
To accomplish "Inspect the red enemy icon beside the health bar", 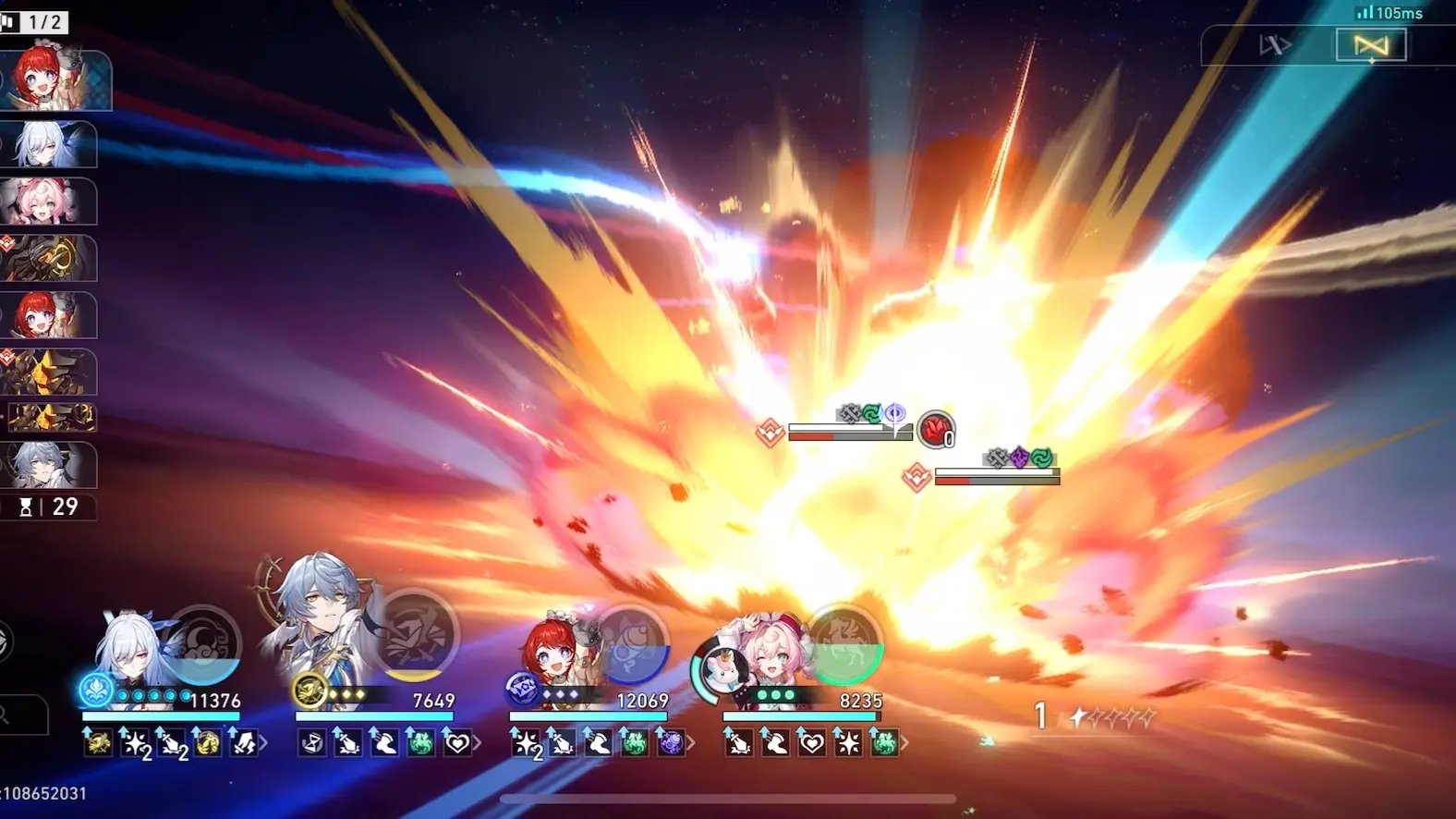I will coord(936,429).
